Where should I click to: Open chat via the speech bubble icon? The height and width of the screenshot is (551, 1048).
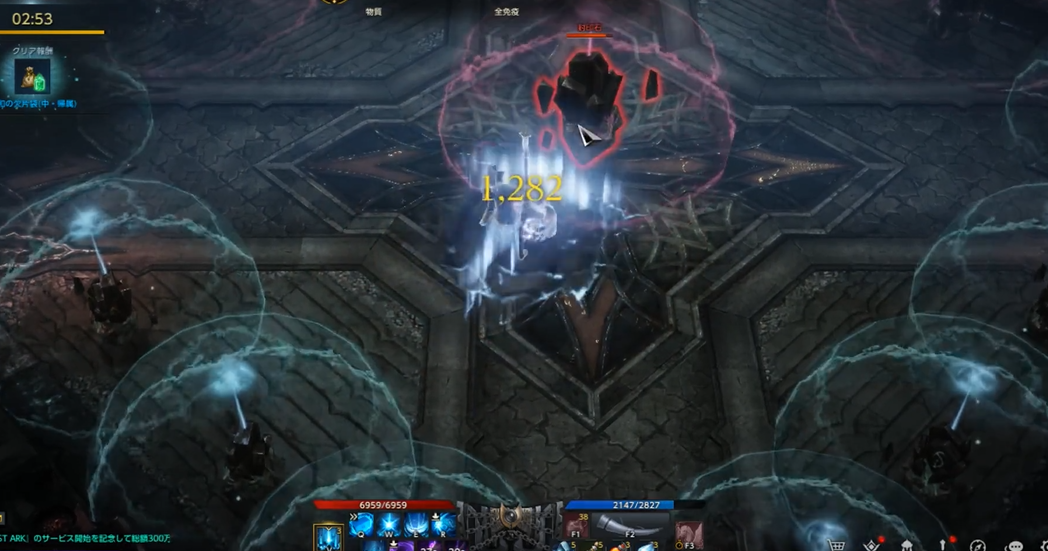1014,546
